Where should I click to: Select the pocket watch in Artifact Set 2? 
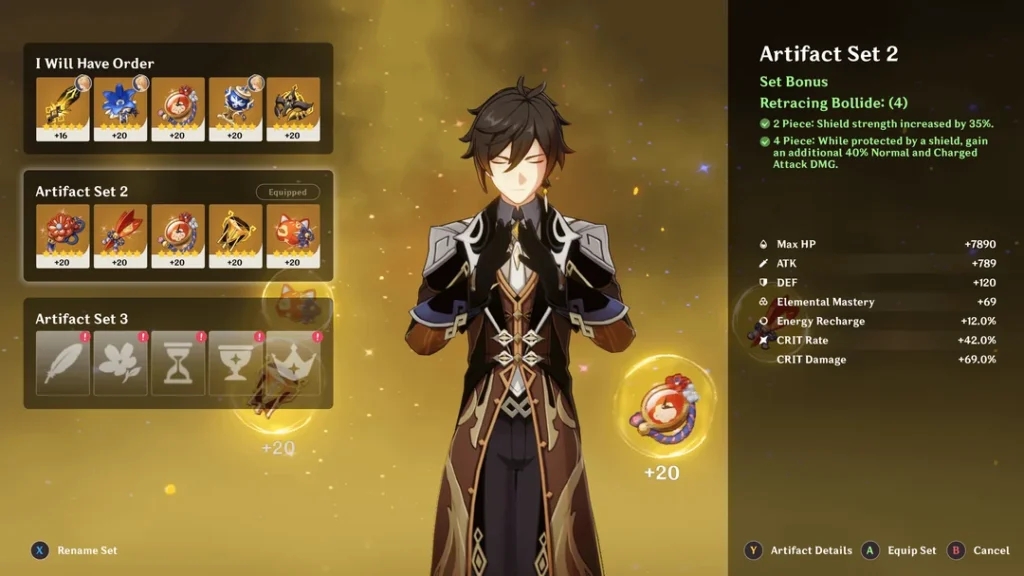pyautogui.click(x=178, y=236)
